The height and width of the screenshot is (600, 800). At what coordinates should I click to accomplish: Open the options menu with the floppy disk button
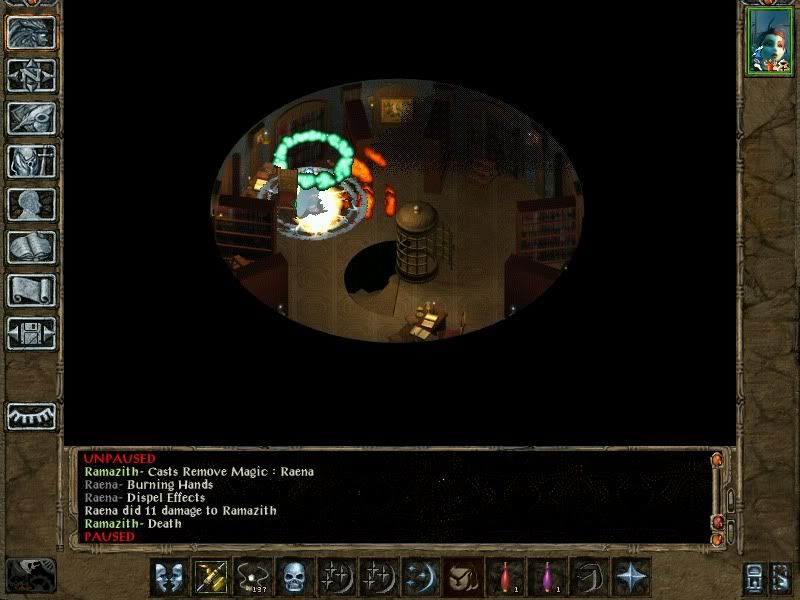[x=31, y=333]
